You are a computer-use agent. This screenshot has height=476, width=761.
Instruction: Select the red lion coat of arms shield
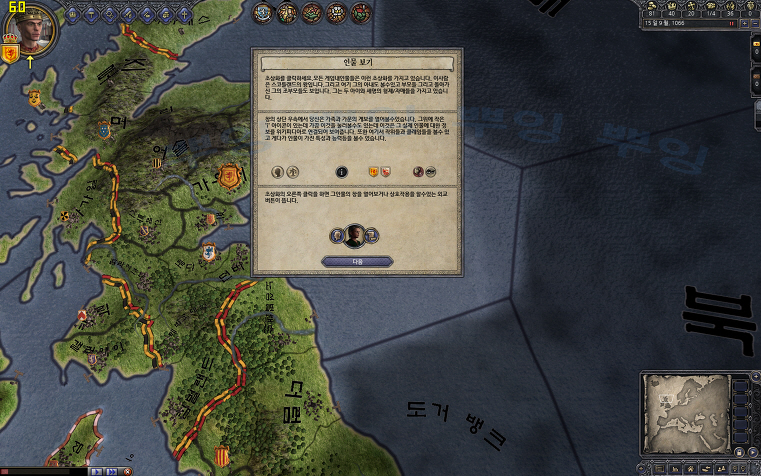11,53
